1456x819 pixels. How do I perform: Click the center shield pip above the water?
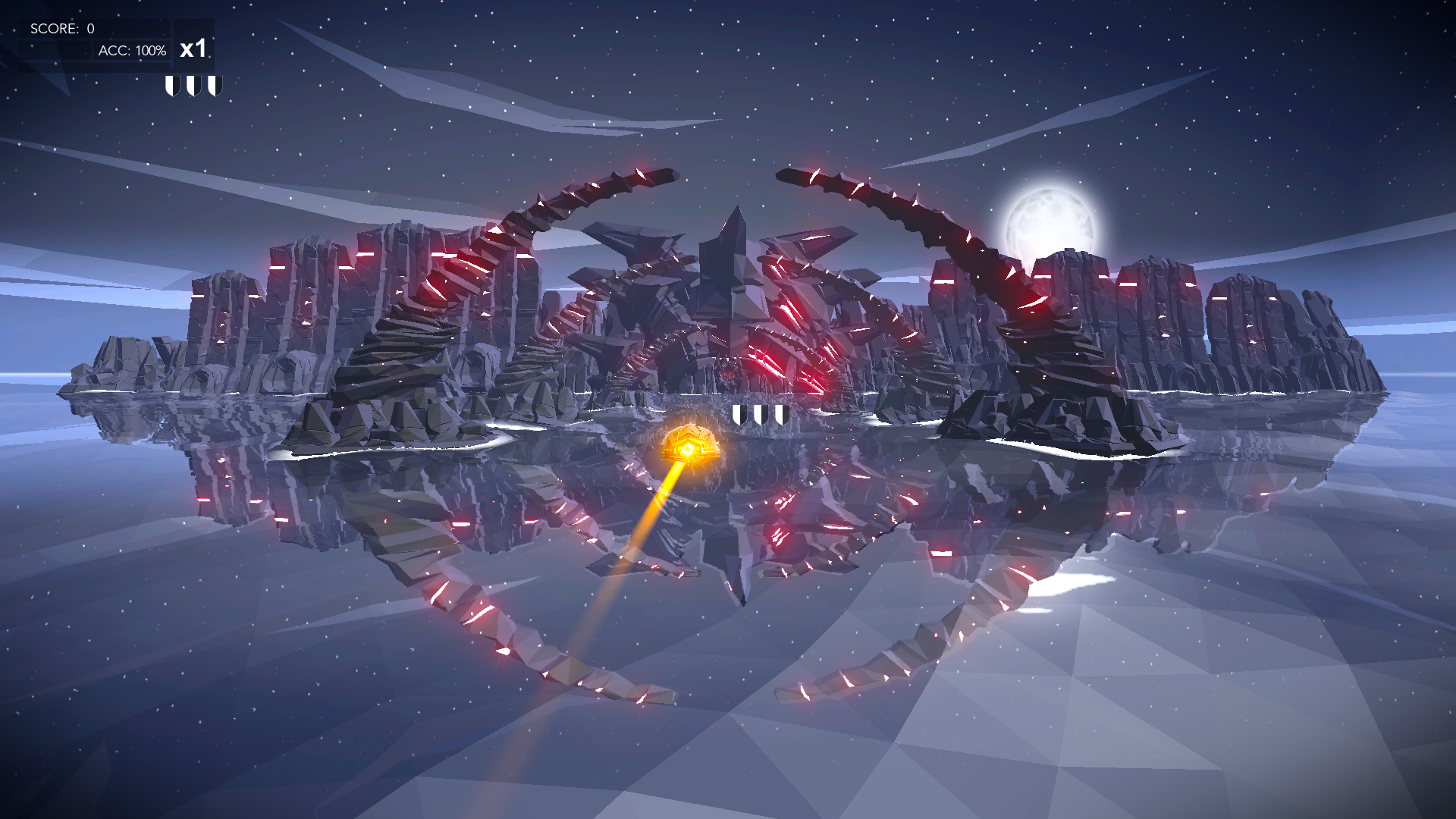762,413
